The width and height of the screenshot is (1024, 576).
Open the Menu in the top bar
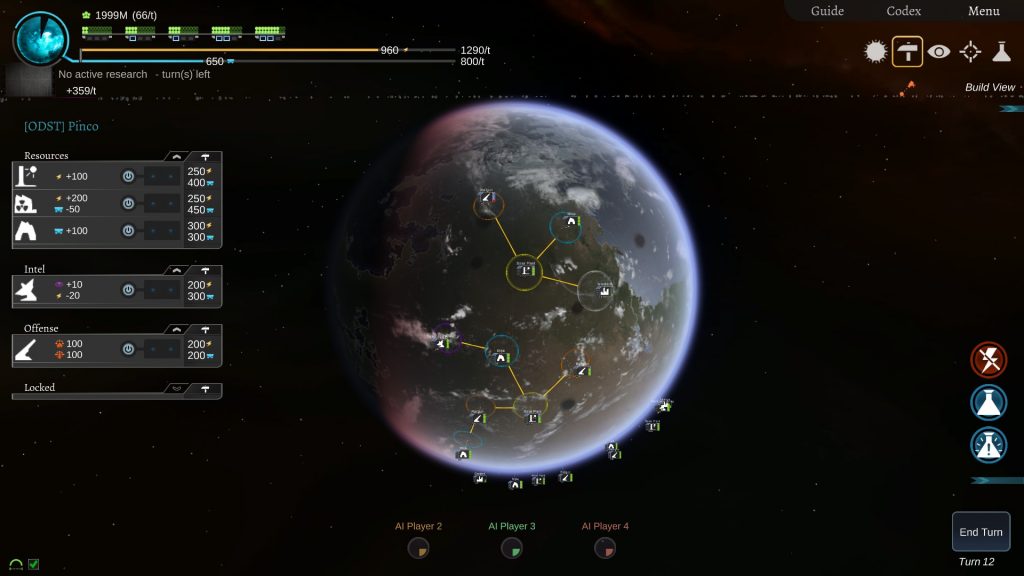coord(983,11)
